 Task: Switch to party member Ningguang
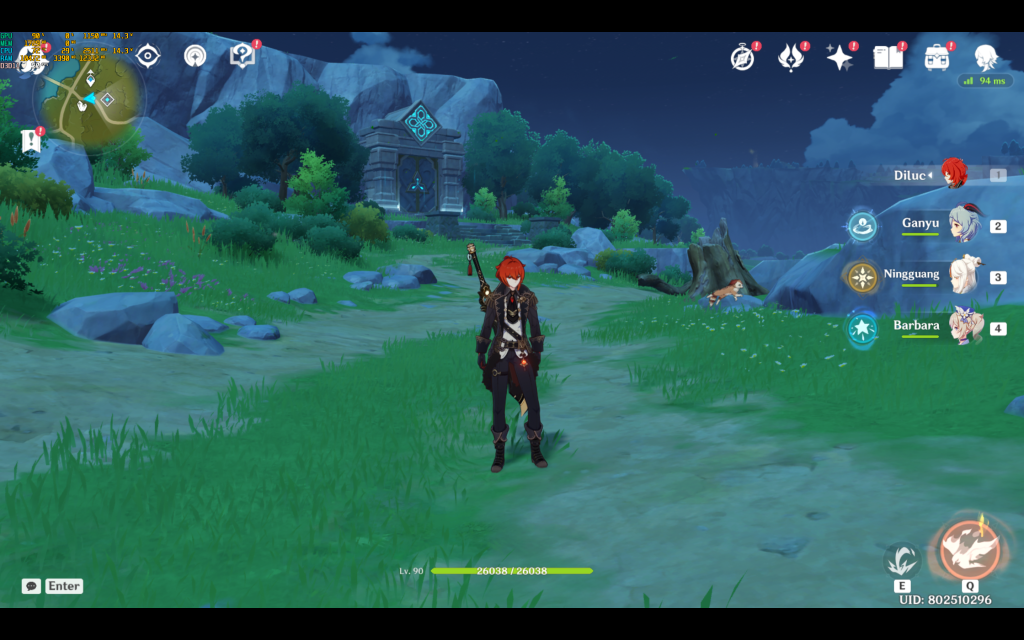965,275
